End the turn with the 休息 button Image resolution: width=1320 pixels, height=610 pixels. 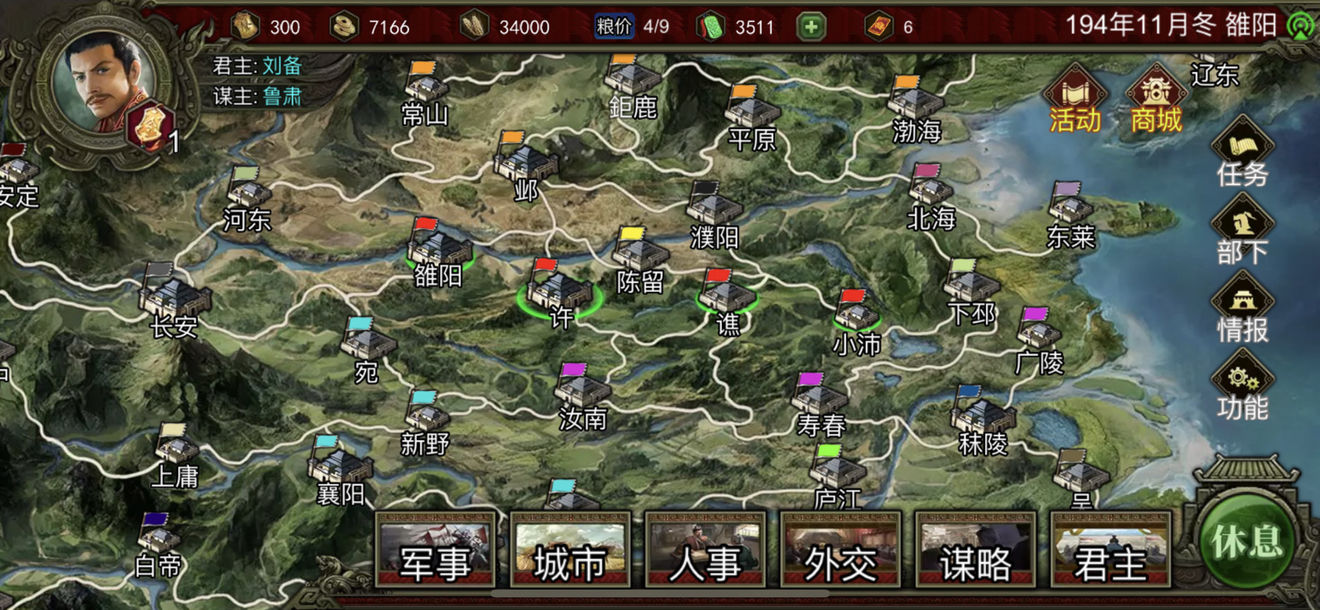(x=1247, y=541)
